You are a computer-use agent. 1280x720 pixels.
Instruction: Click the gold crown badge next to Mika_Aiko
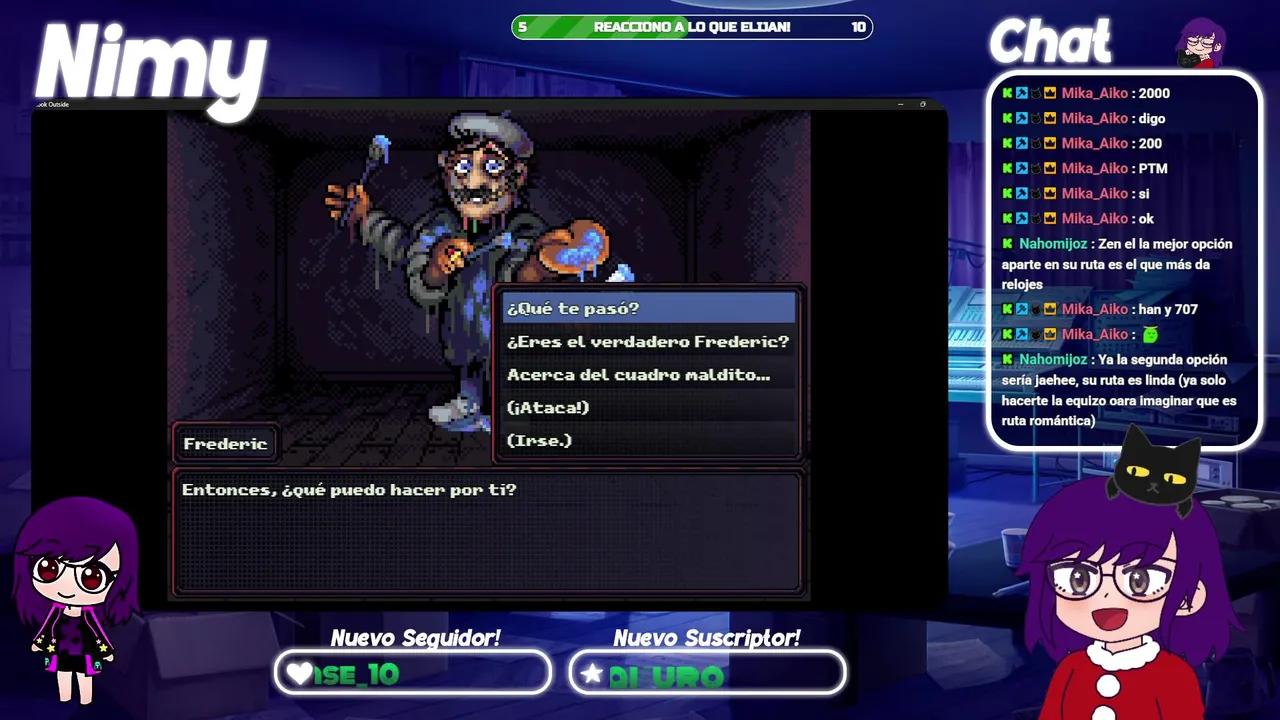[1049, 93]
